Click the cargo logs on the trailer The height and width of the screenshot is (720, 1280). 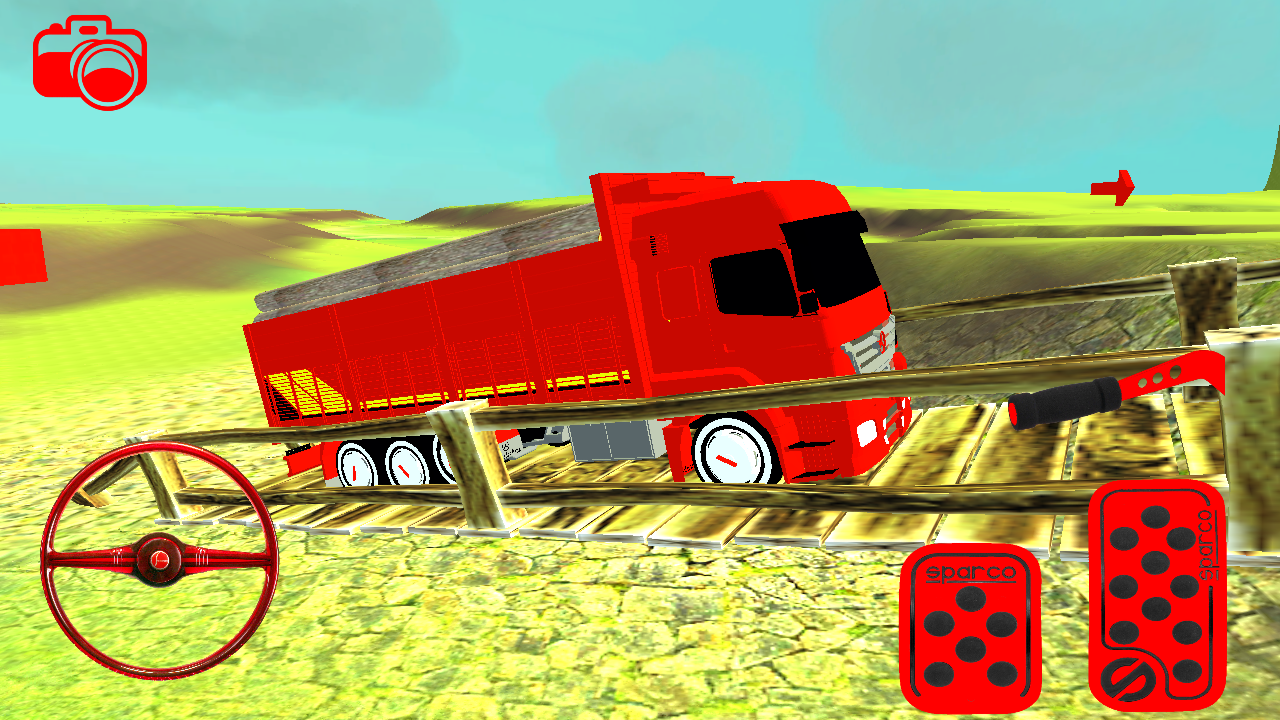pos(420,260)
